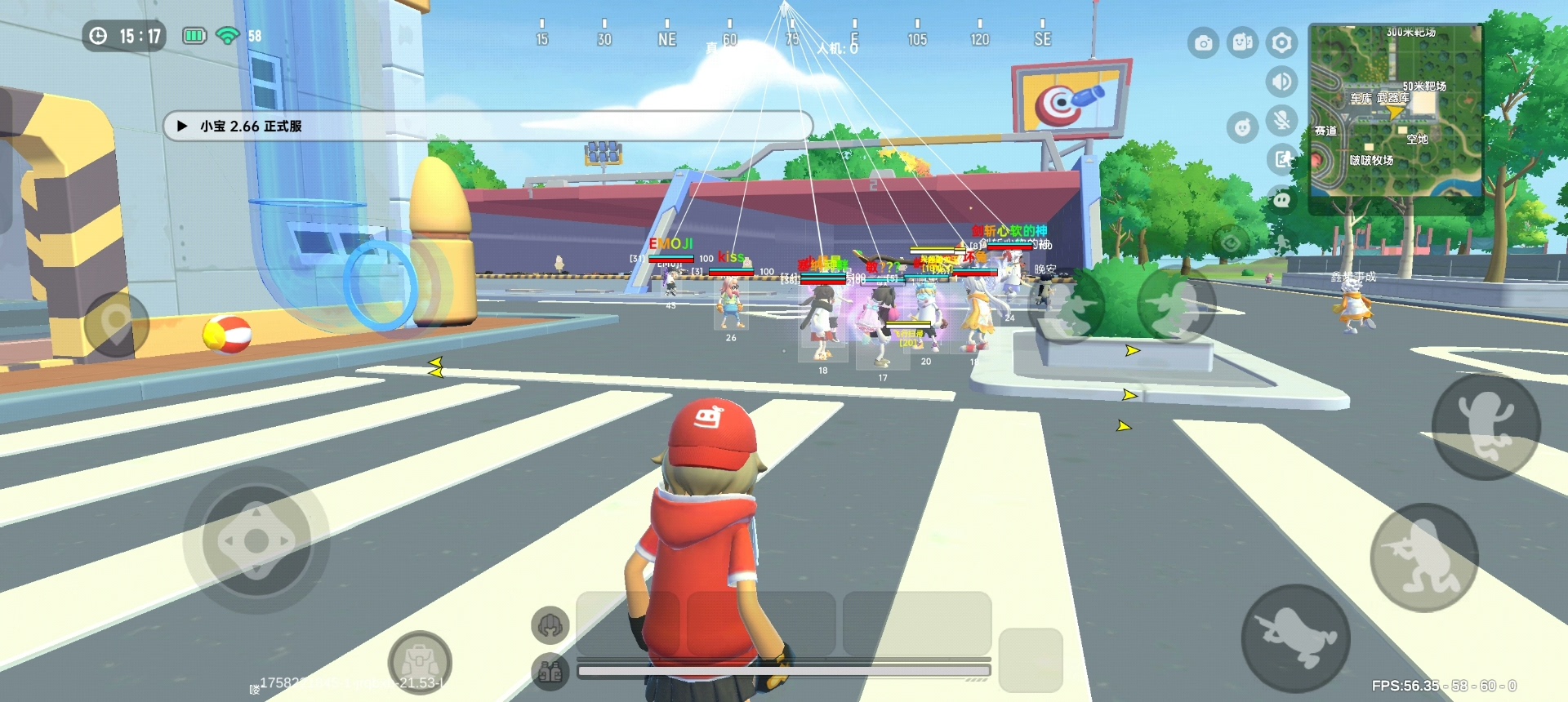Toggle the speaker sound button
The height and width of the screenshot is (702, 1568).
1281,82
